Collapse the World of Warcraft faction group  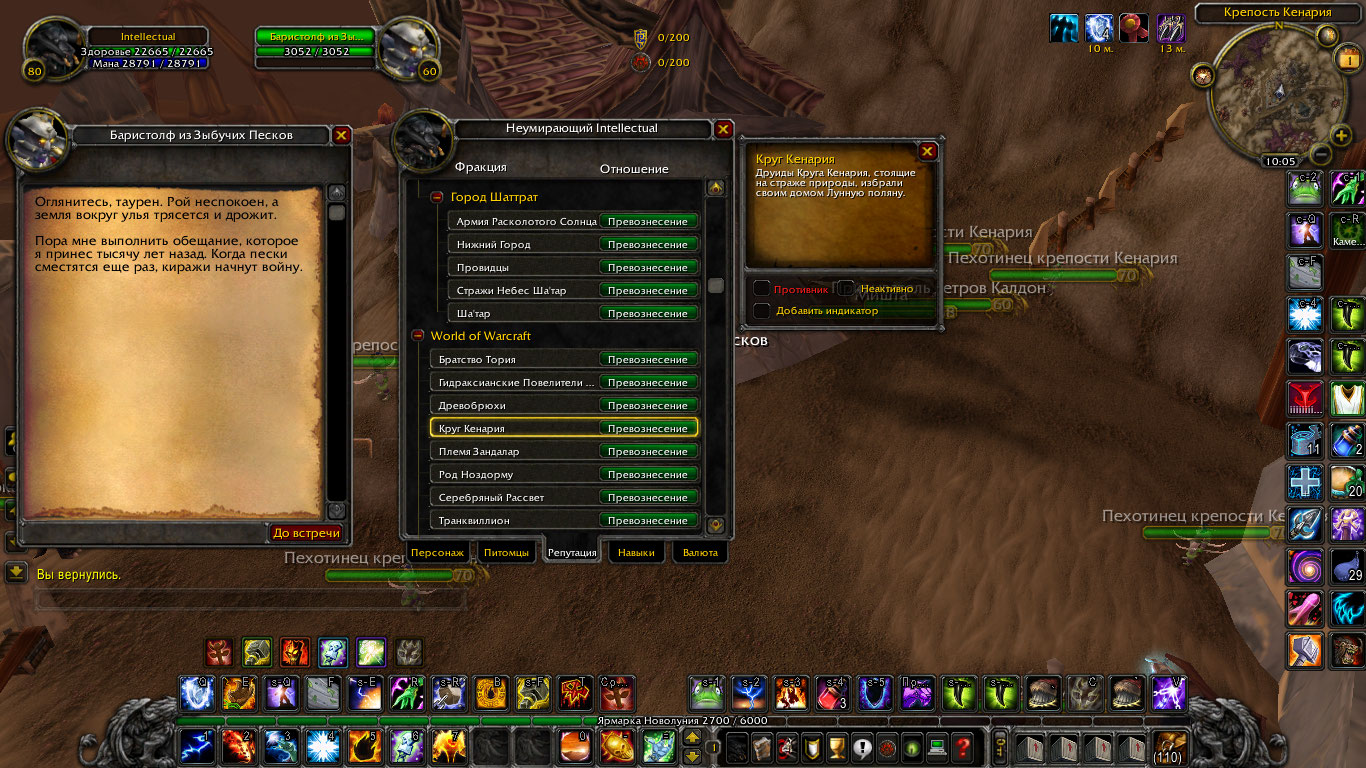click(x=418, y=336)
